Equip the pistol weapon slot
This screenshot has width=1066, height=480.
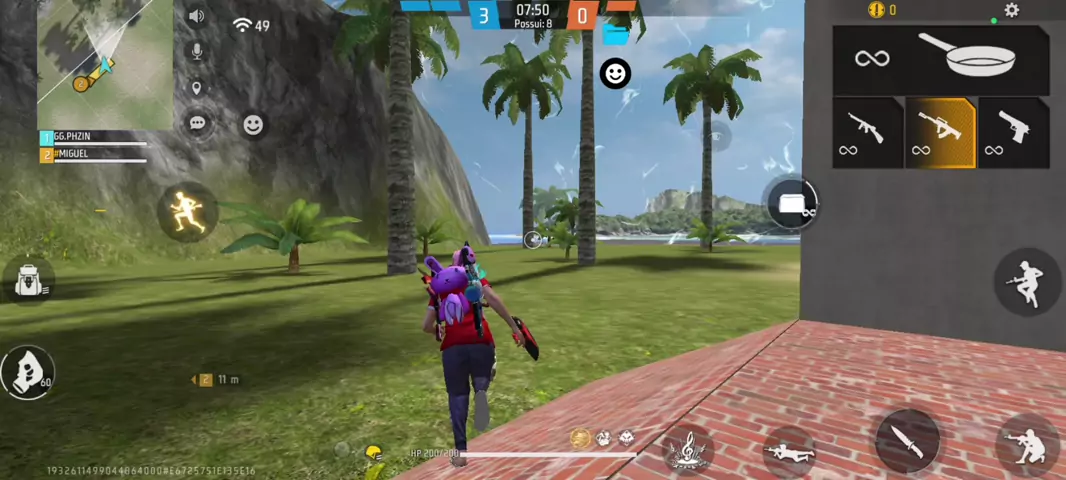1013,132
